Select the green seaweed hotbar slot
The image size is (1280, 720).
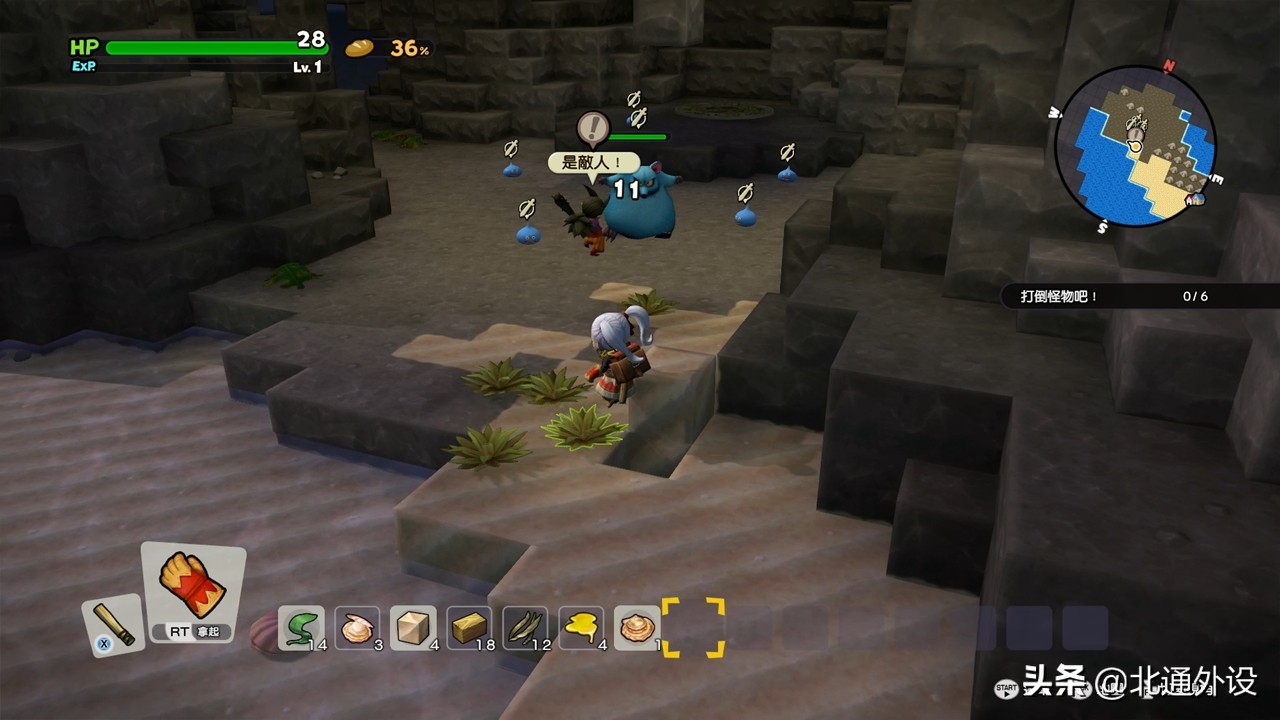tap(300, 628)
